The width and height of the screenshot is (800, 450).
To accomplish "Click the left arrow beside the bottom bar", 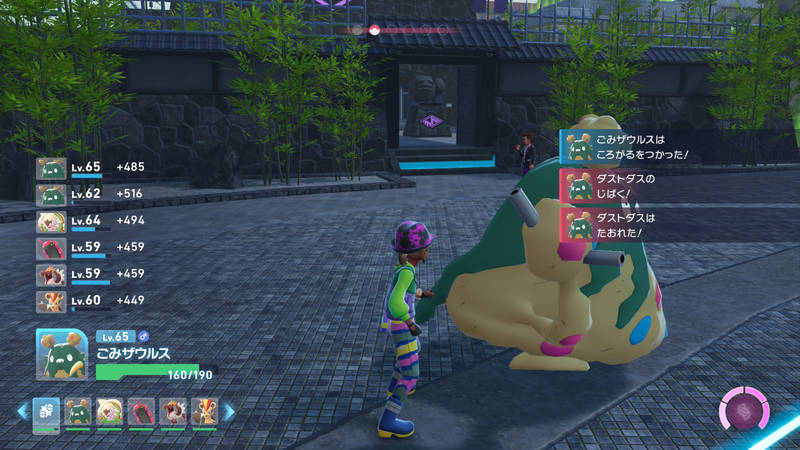I will tap(22, 411).
